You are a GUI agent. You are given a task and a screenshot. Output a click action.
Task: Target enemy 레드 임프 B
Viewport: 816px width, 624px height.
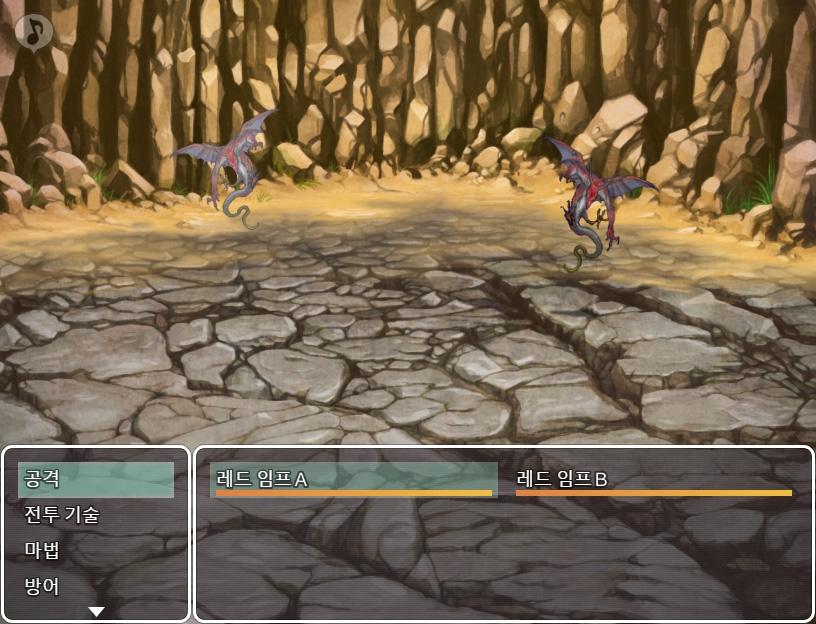654,479
